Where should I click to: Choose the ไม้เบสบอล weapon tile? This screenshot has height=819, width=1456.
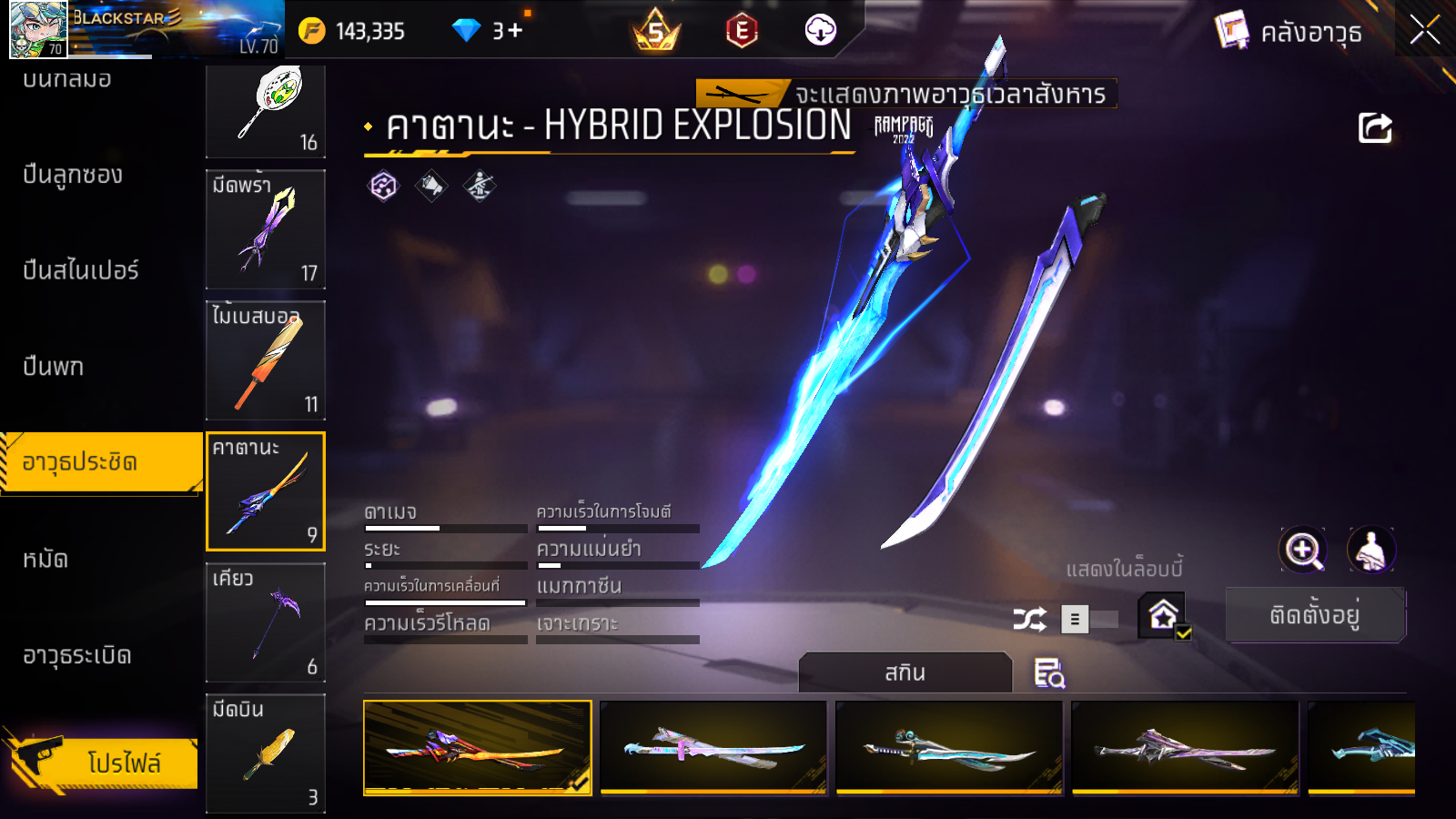(266, 360)
